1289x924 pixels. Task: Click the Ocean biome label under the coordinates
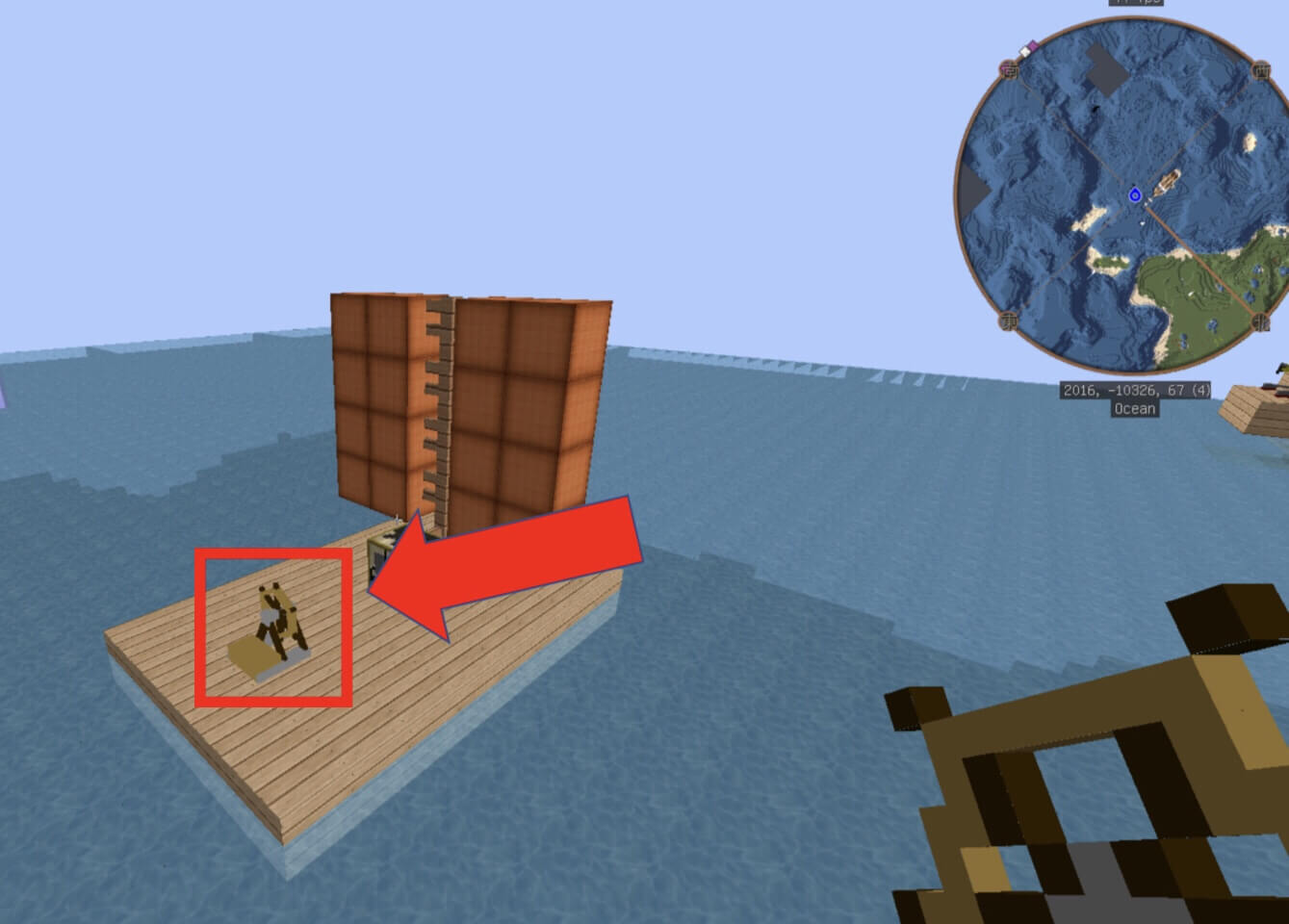(x=1134, y=409)
